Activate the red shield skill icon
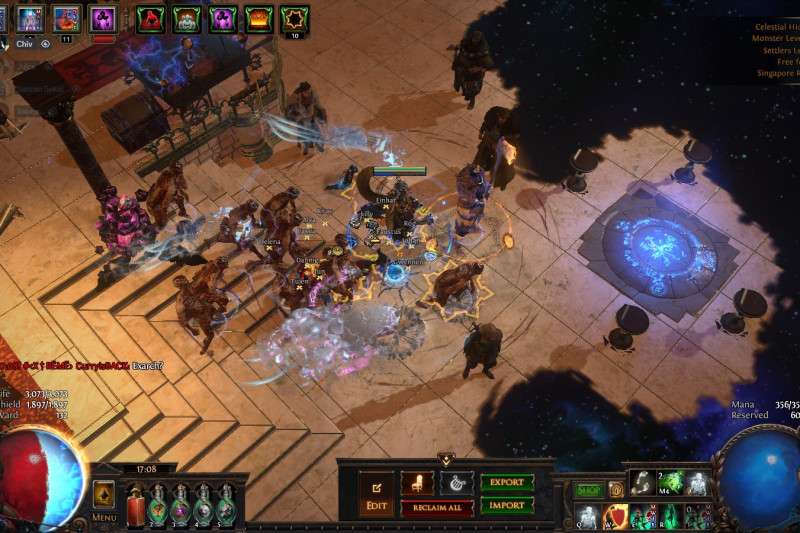This screenshot has height=533, width=800. 614,517
